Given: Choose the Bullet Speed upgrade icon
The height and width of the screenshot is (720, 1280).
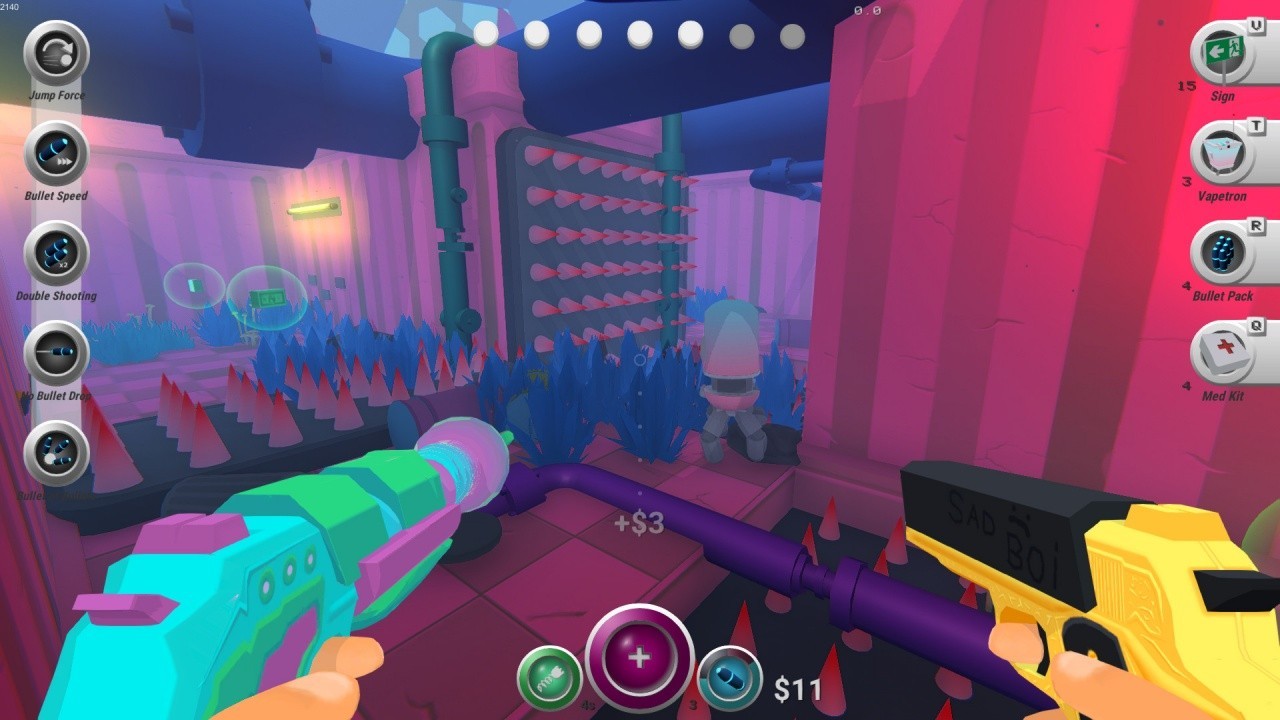Looking at the screenshot, I should pyautogui.click(x=57, y=153).
